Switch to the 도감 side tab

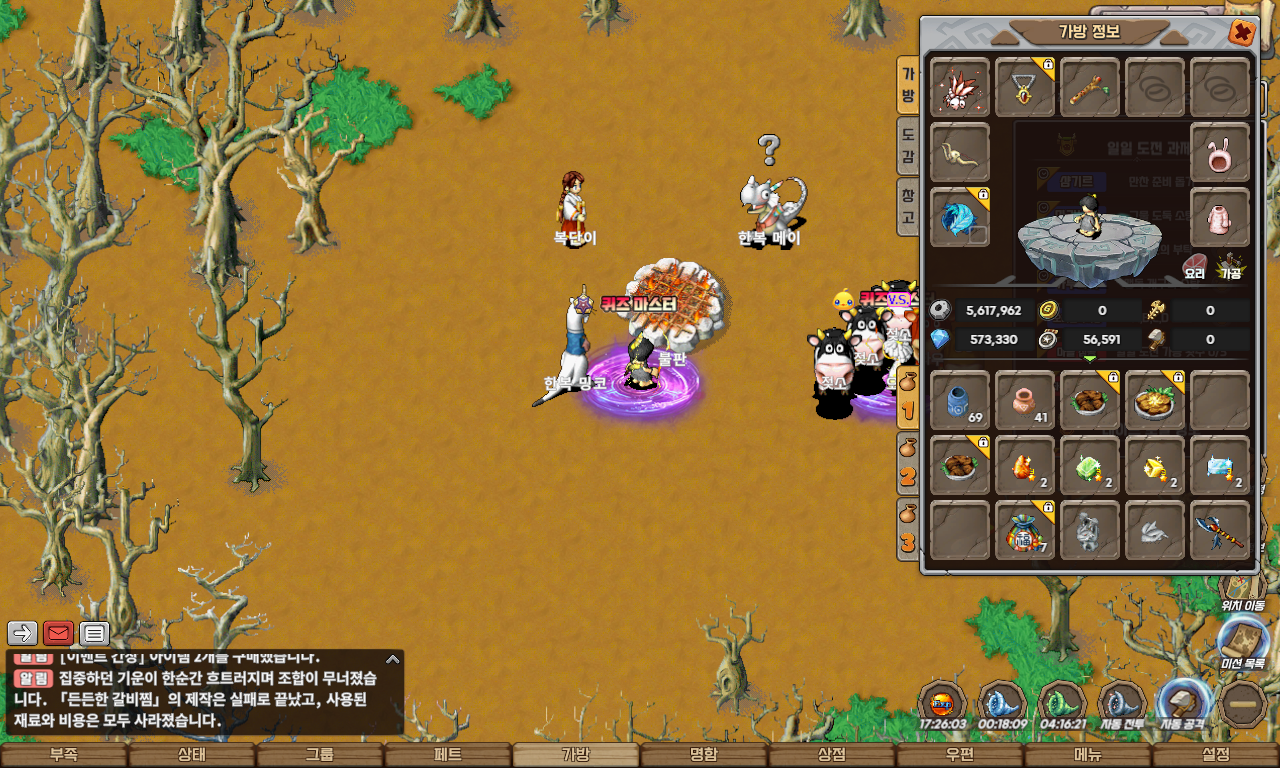(908, 146)
